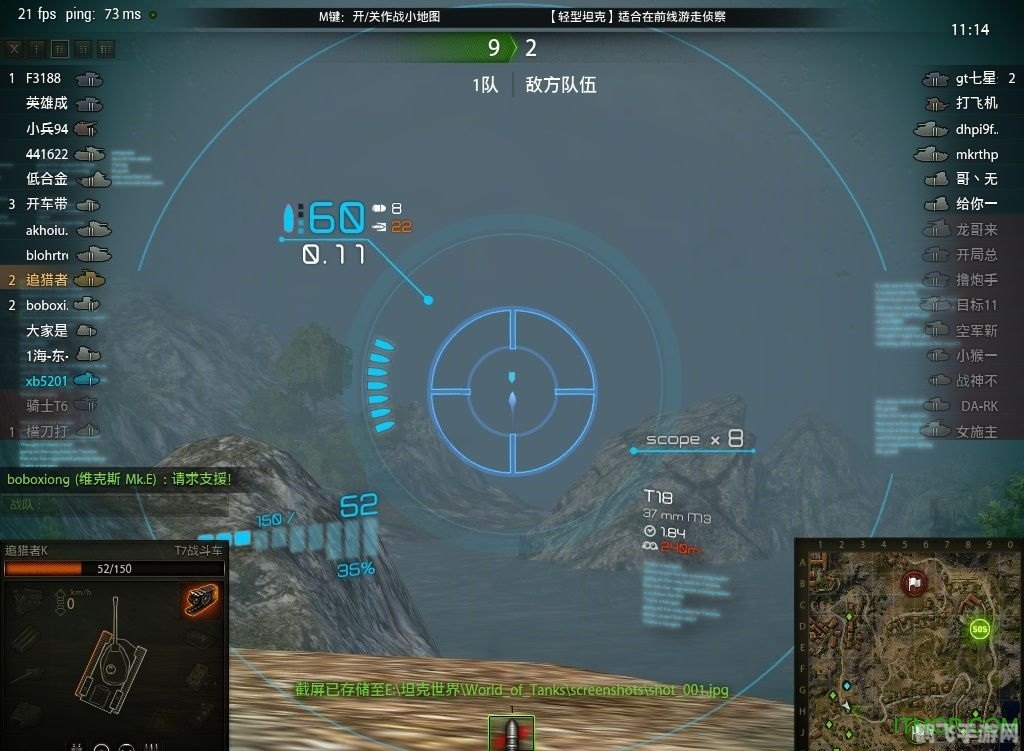
Task: Select player F3188 in the team list
Action: [43, 78]
